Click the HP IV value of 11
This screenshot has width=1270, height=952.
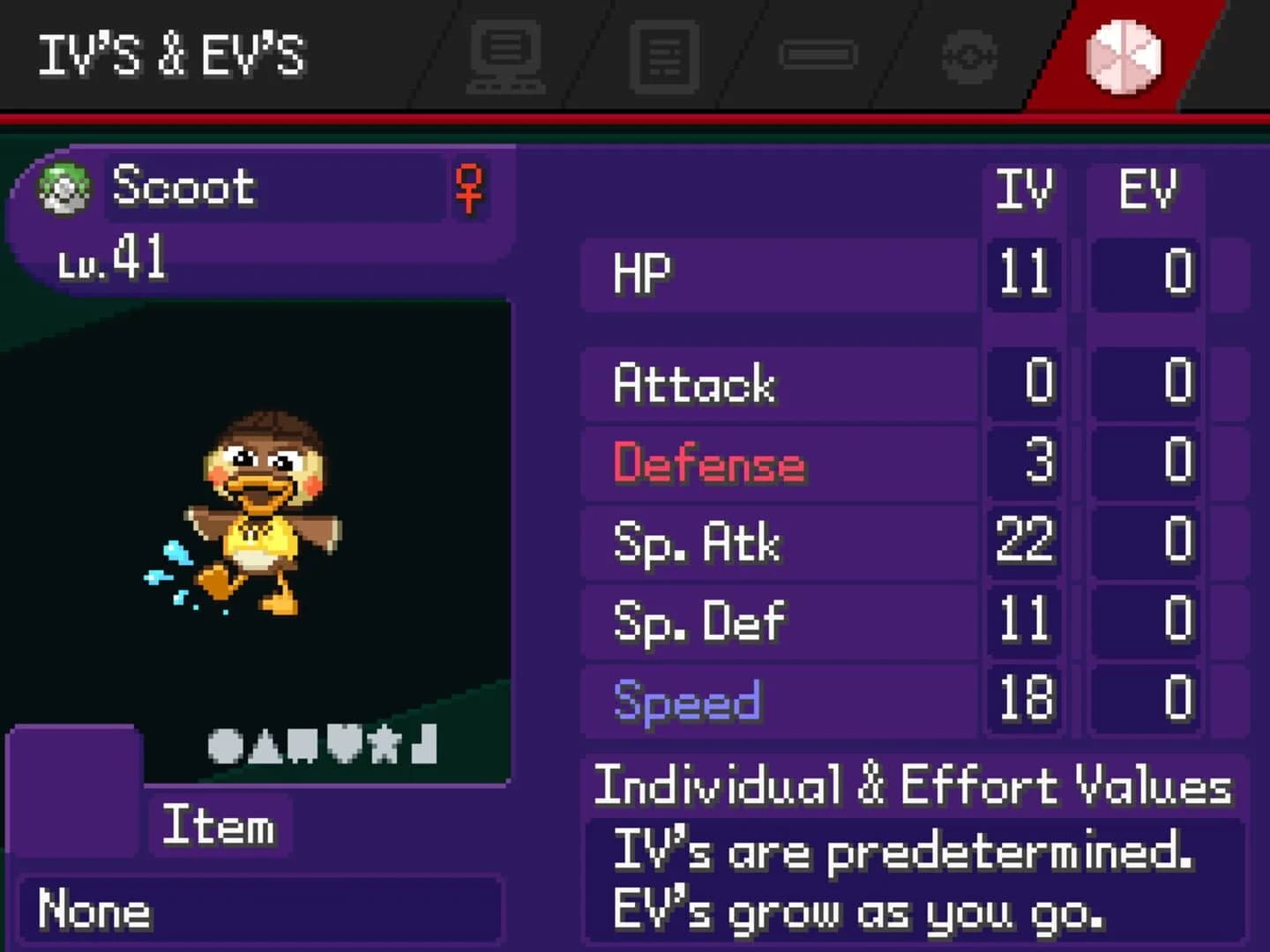pos(1026,273)
